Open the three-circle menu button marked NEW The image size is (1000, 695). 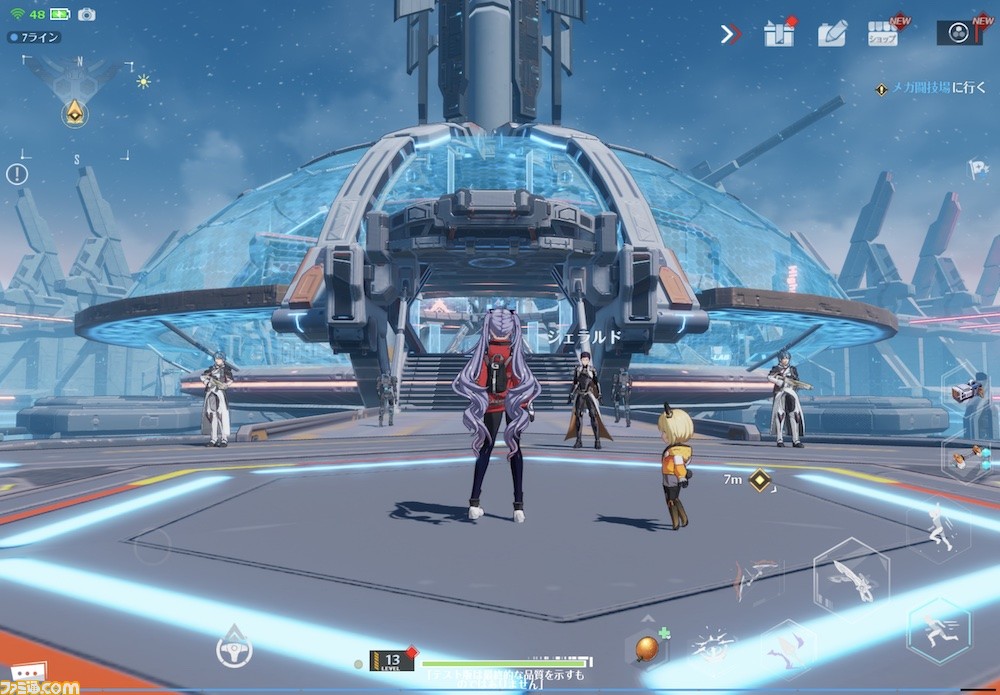pos(959,32)
